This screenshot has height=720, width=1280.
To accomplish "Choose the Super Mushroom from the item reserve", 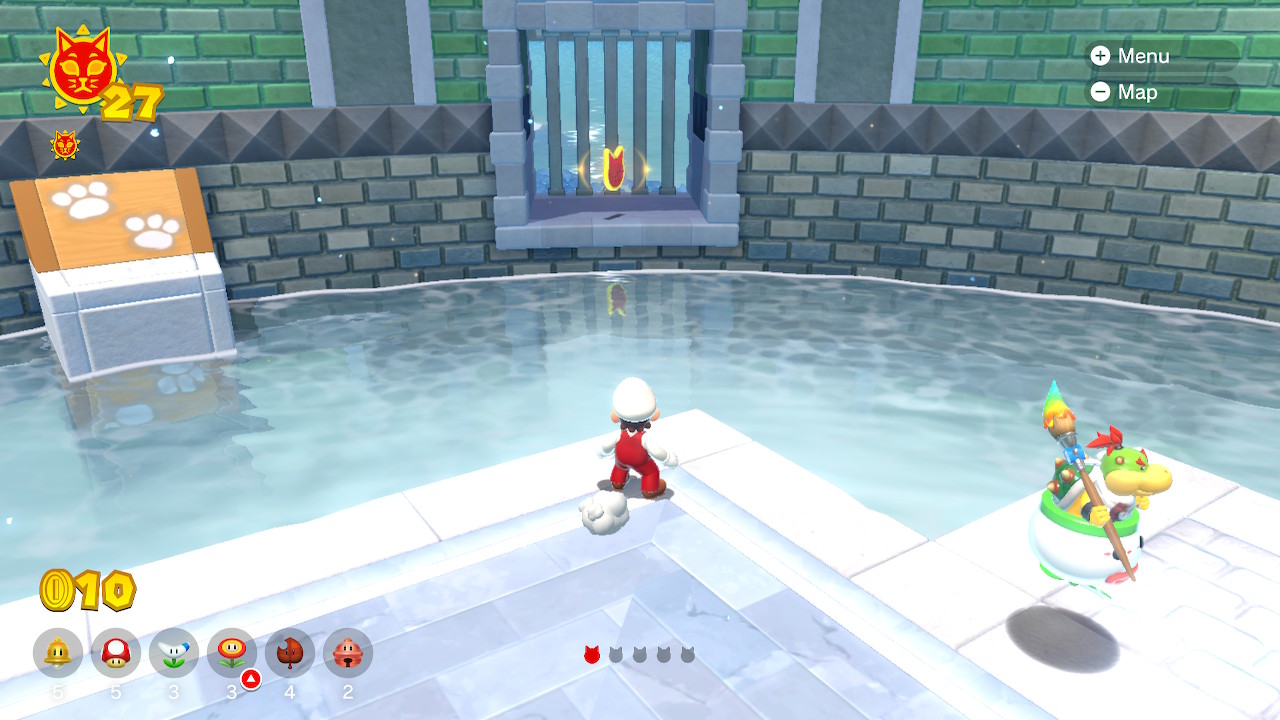I will [x=116, y=653].
